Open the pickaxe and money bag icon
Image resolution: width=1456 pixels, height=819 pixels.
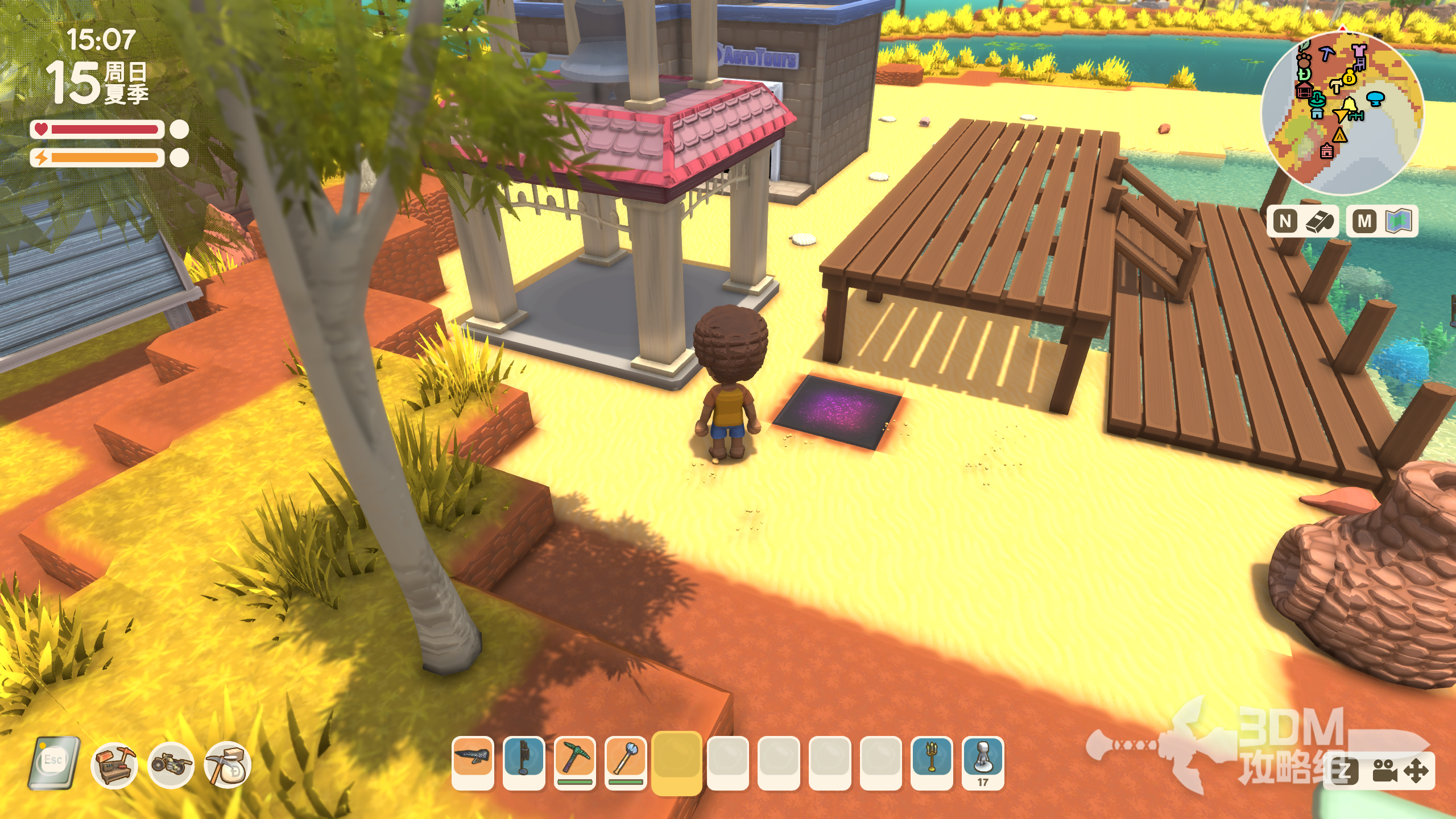click(x=227, y=765)
